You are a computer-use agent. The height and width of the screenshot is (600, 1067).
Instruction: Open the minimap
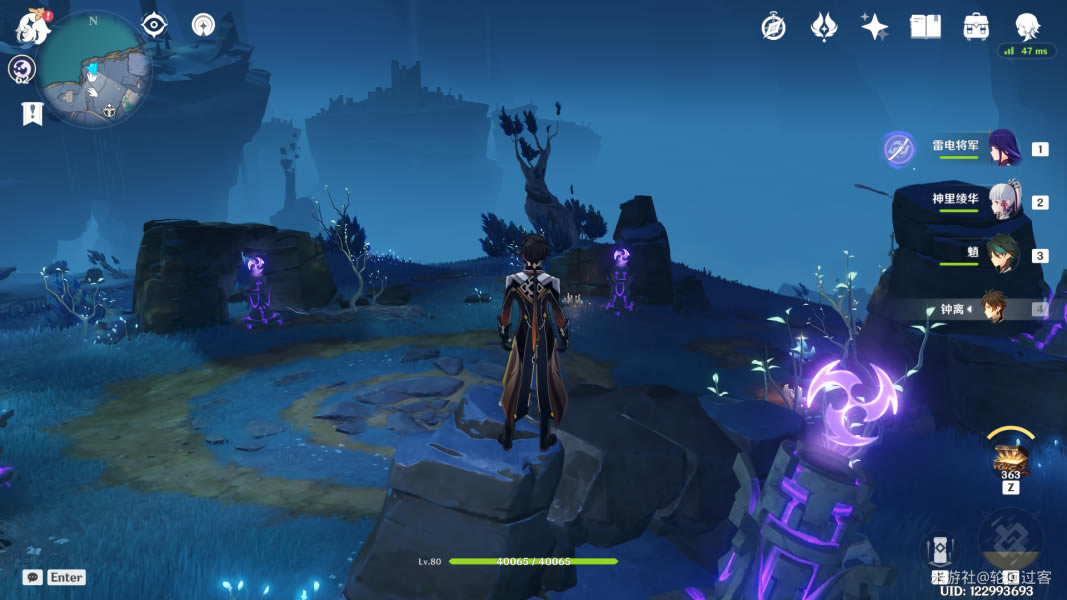coord(95,70)
